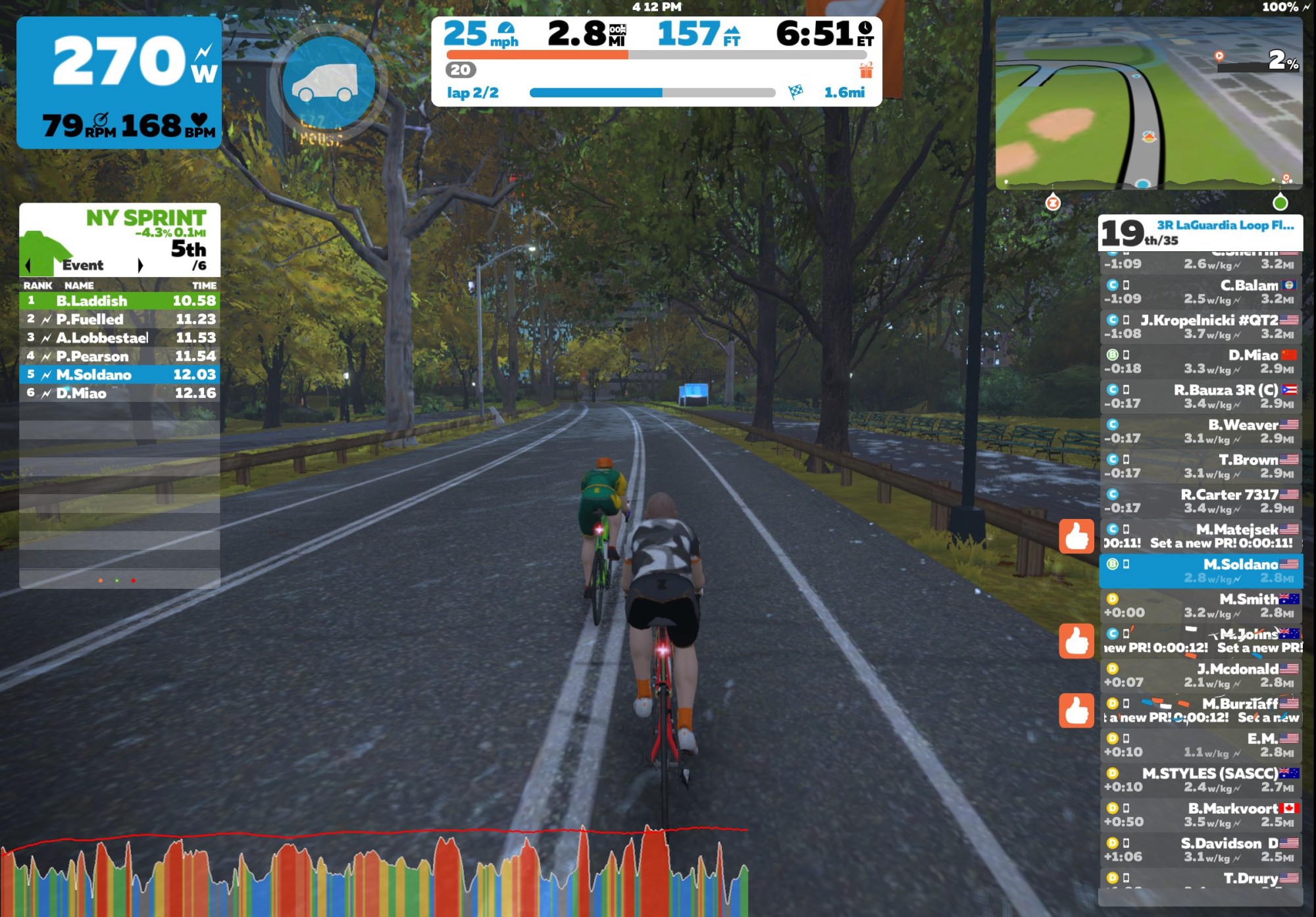Send Ride On thumbs-up to M.Johns
1316x917 pixels.
click(1076, 641)
